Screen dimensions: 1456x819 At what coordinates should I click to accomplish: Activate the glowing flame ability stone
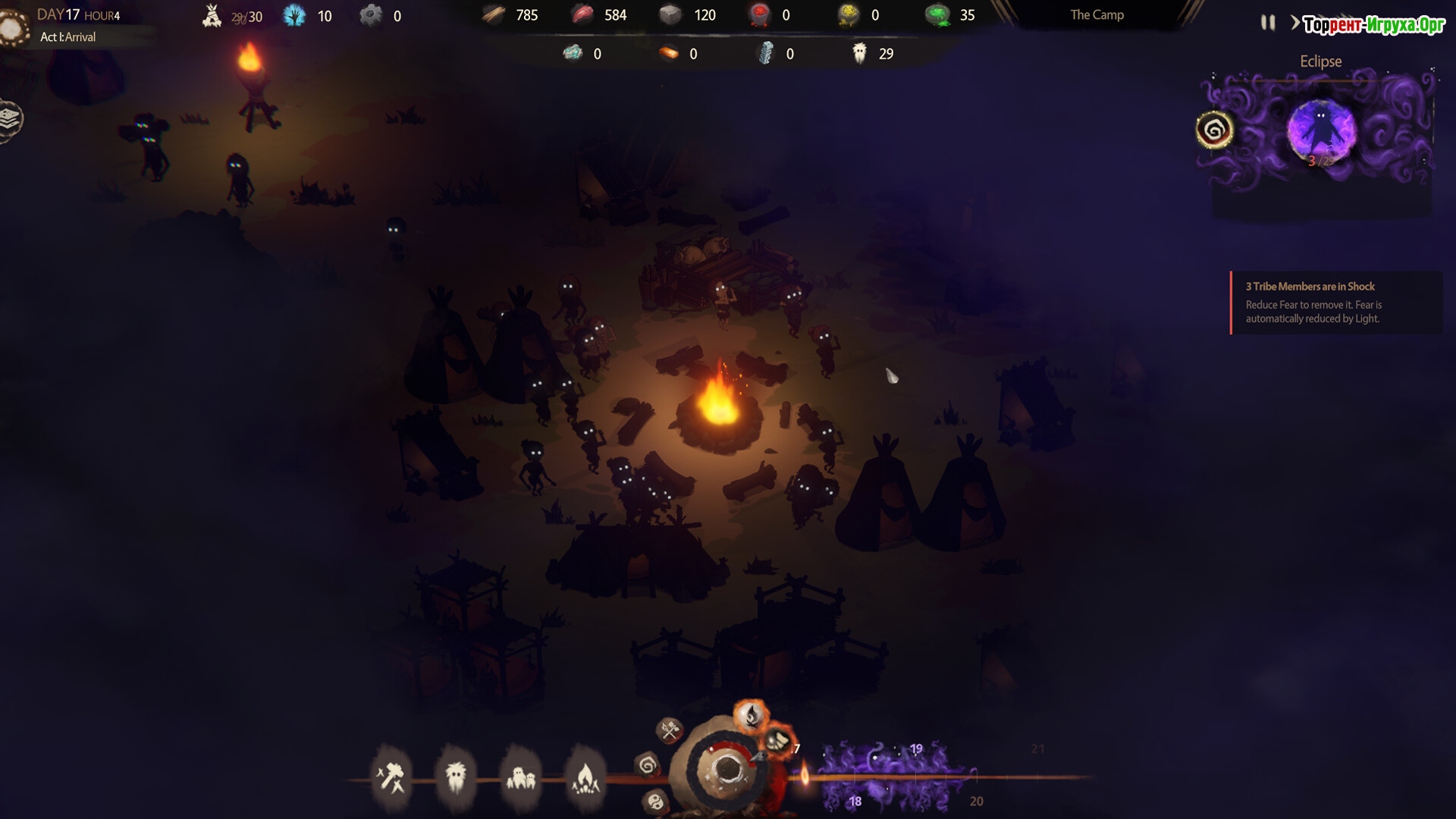(751, 714)
